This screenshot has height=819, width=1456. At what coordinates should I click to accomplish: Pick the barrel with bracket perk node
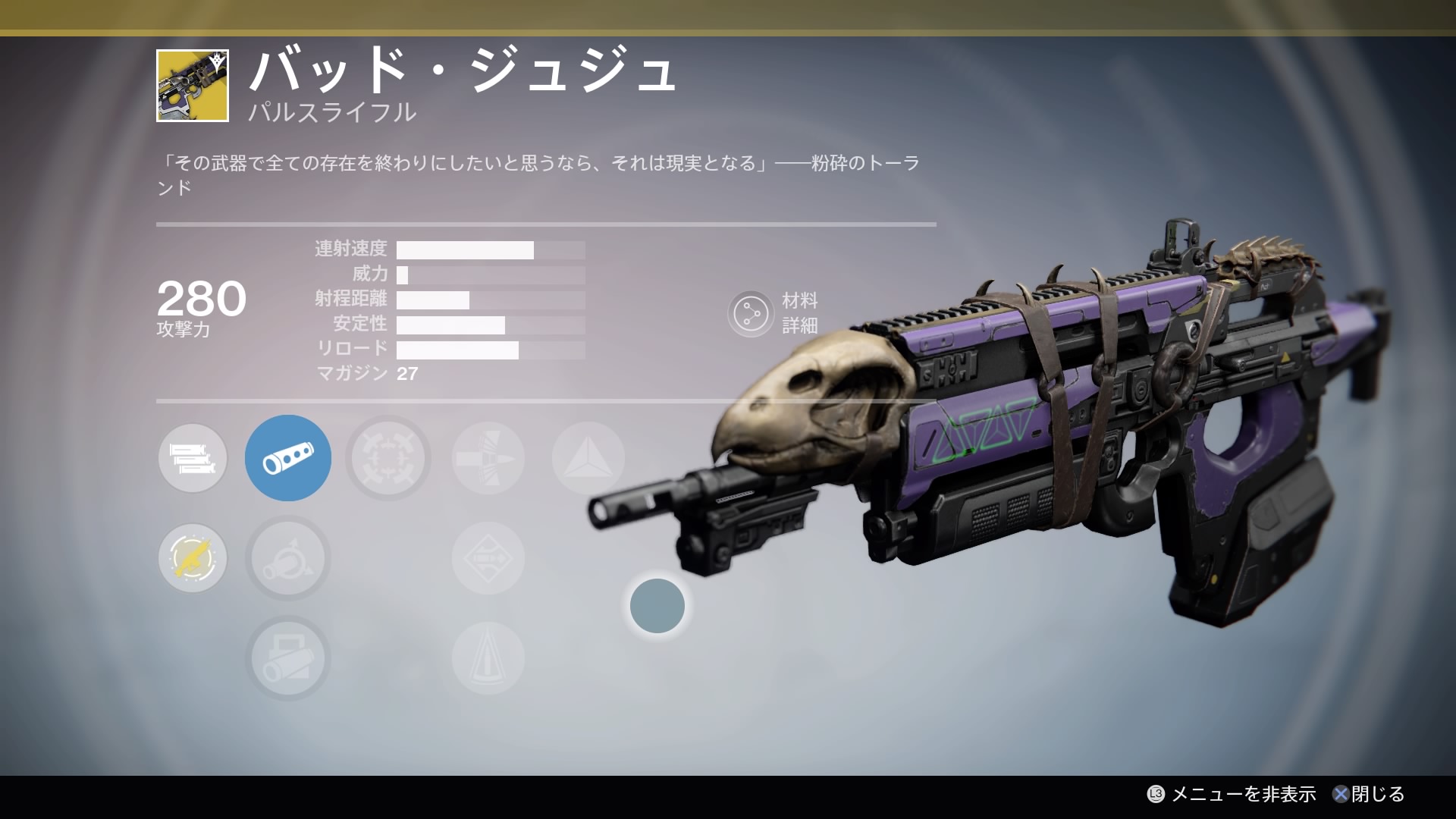[x=288, y=658]
